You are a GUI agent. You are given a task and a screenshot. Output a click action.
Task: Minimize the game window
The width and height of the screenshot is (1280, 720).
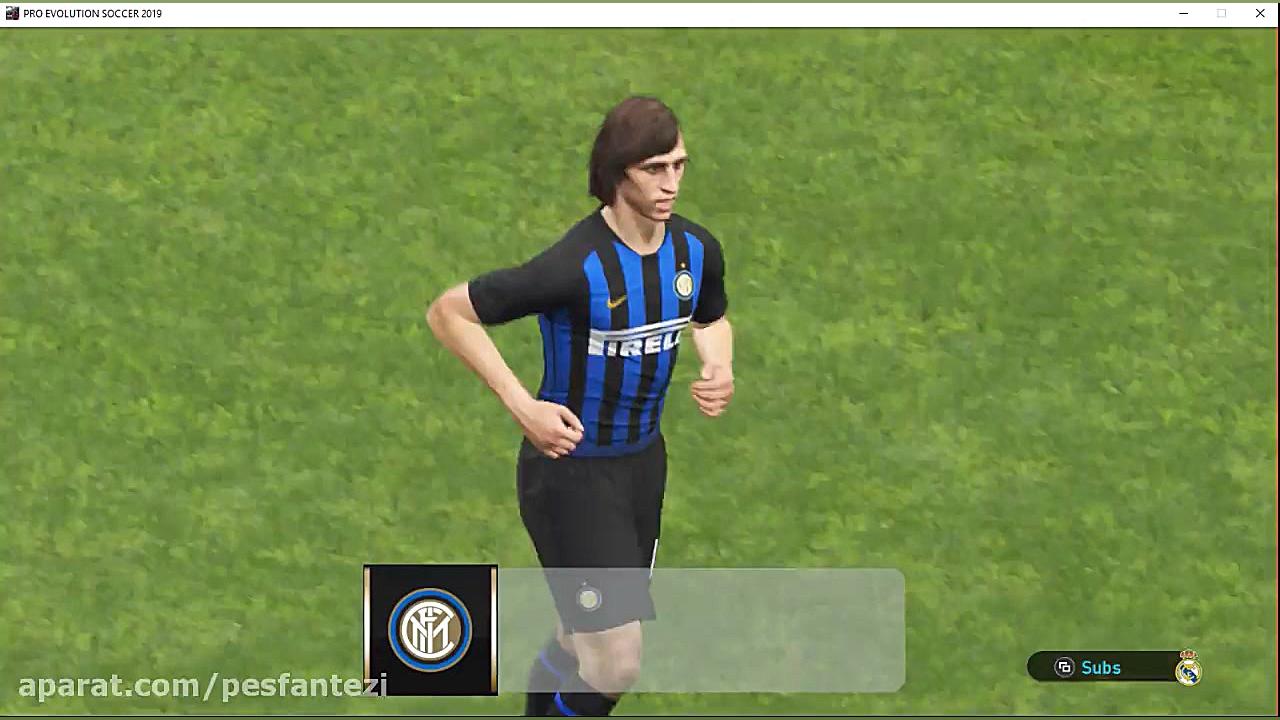(x=1184, y=13)
